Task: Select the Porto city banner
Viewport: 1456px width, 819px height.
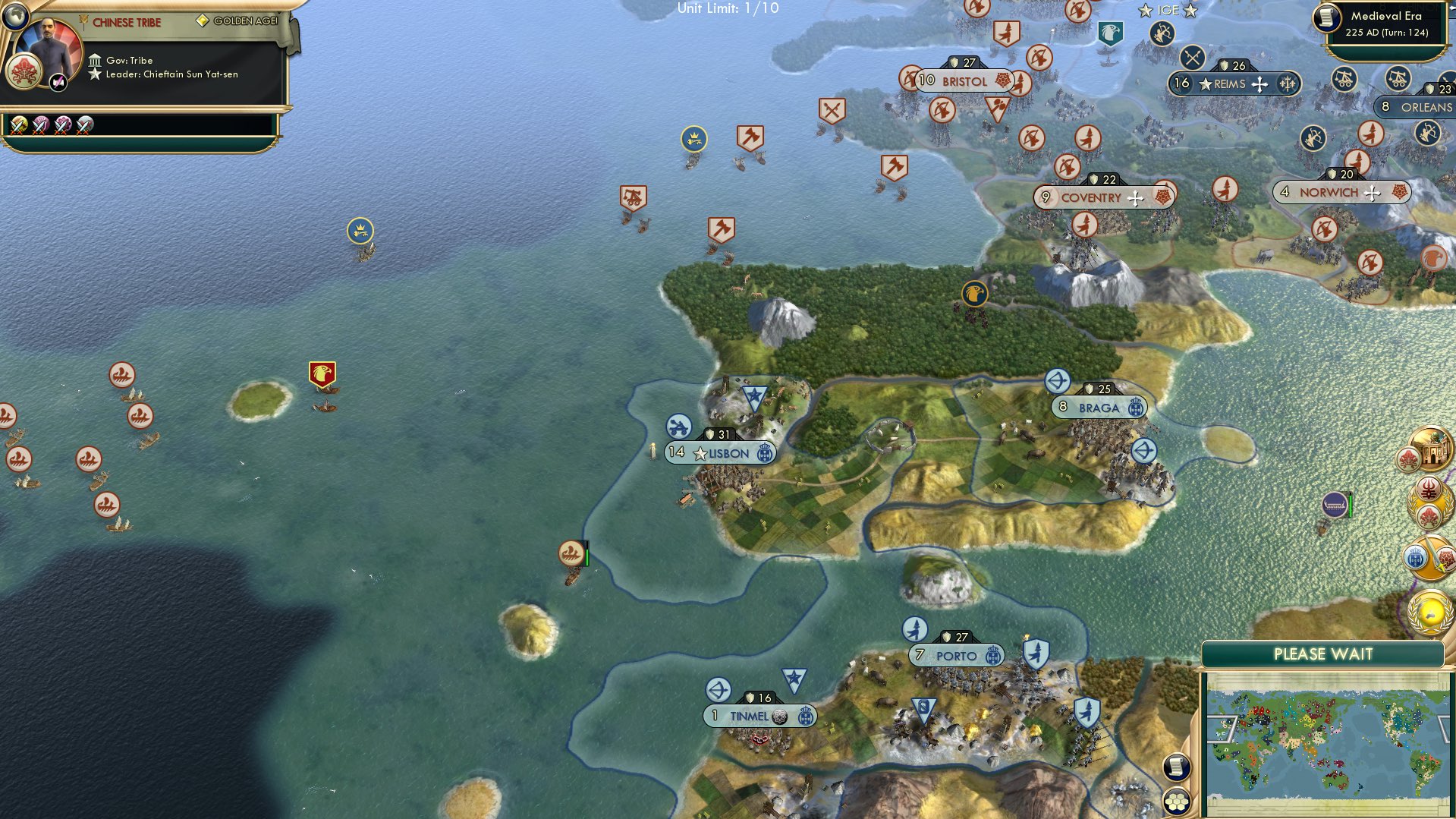Action: click(x=956, y=656)
